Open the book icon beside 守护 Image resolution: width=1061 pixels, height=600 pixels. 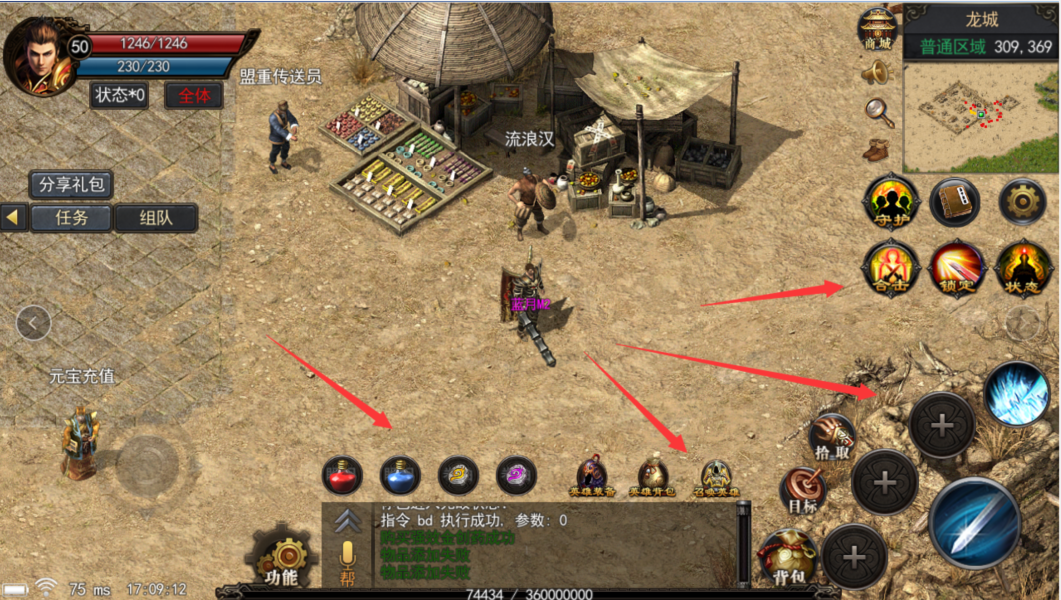click(955, 202)
